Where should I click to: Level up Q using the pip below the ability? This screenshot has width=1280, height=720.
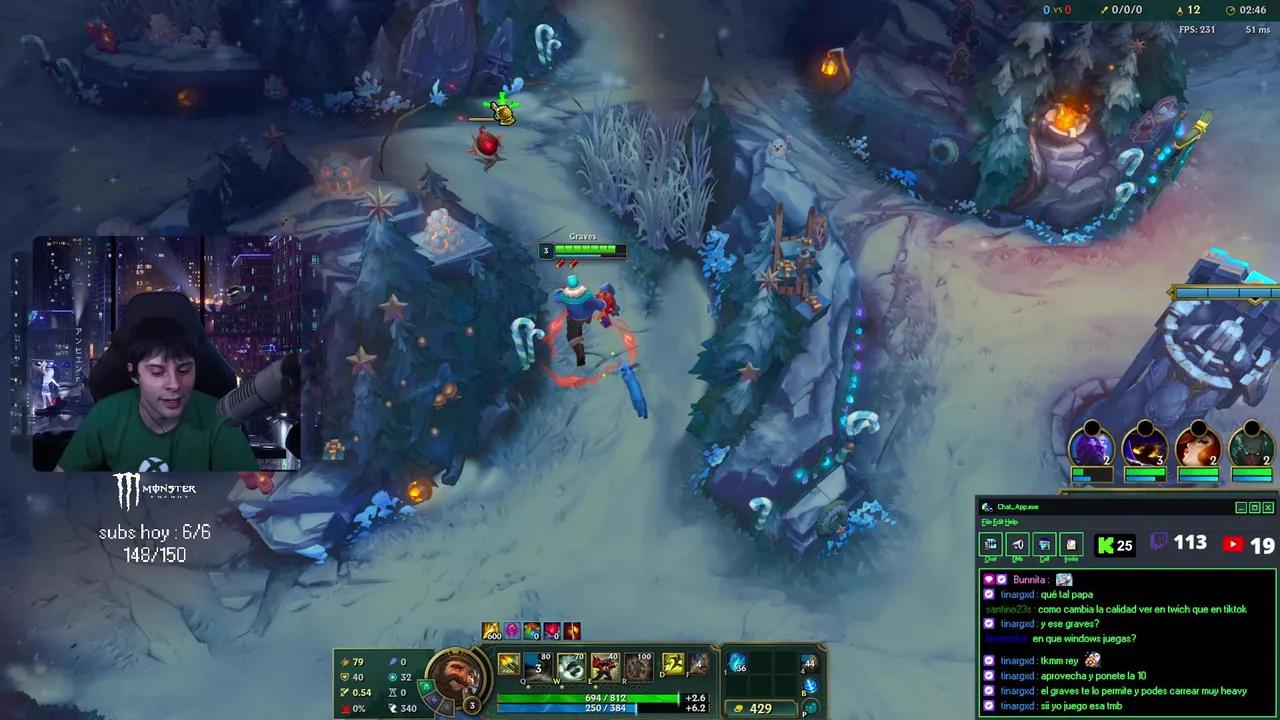tap(528, 687)
